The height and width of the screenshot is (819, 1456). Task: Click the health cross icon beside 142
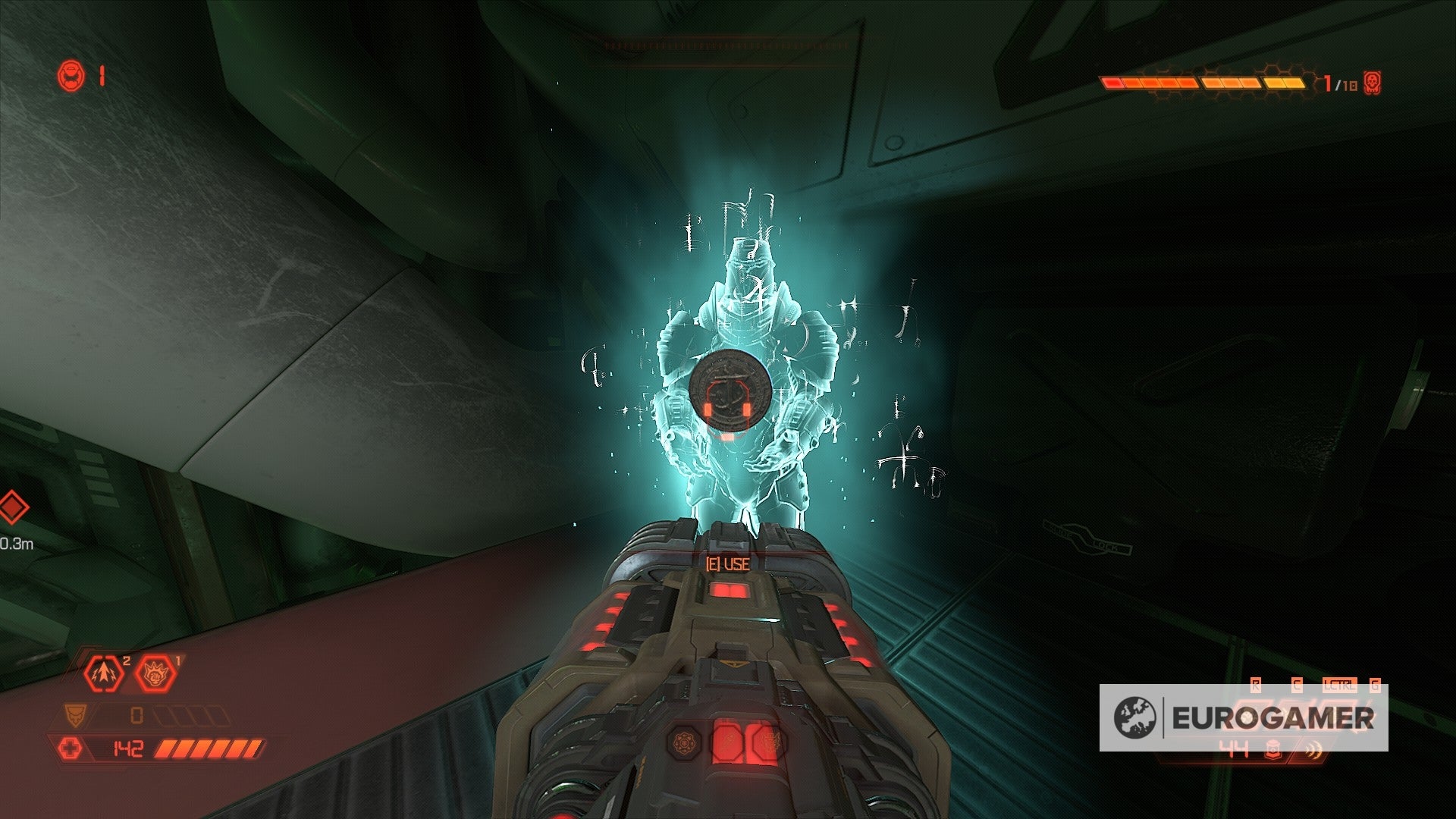pos(70,747)
